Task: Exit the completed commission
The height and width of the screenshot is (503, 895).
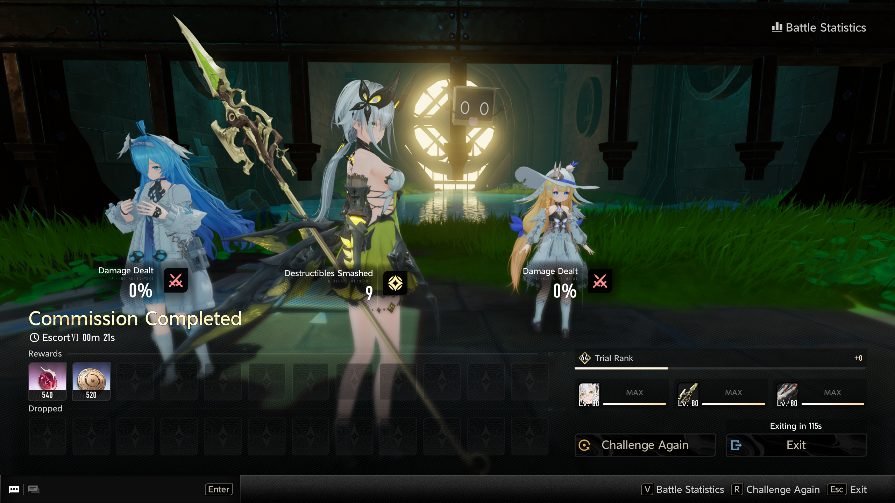Action: (x=796, y=445)
